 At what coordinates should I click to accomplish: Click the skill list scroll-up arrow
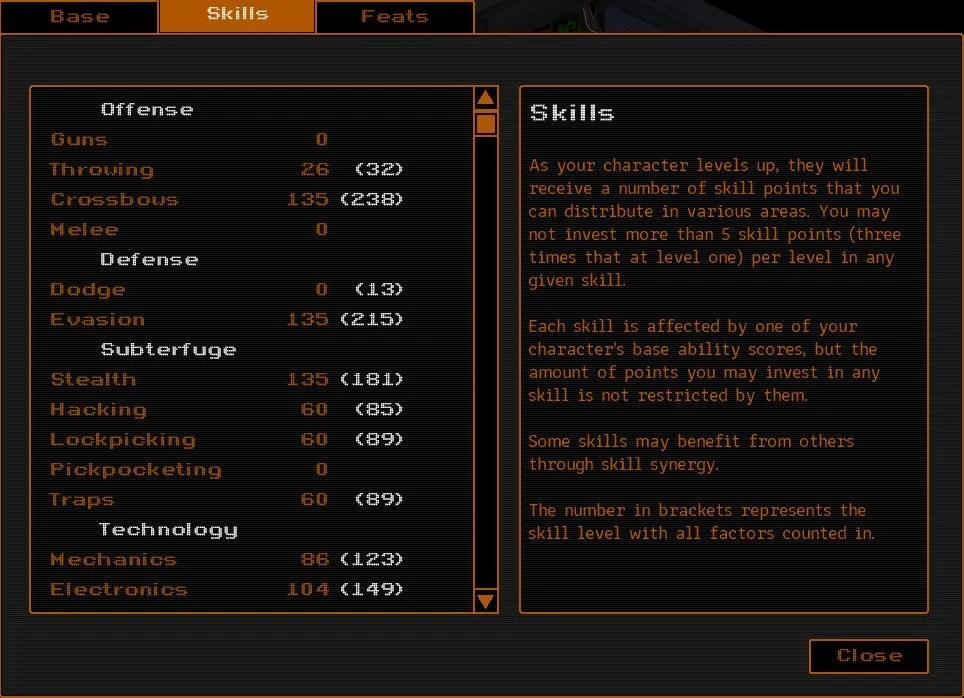[486, 98]
